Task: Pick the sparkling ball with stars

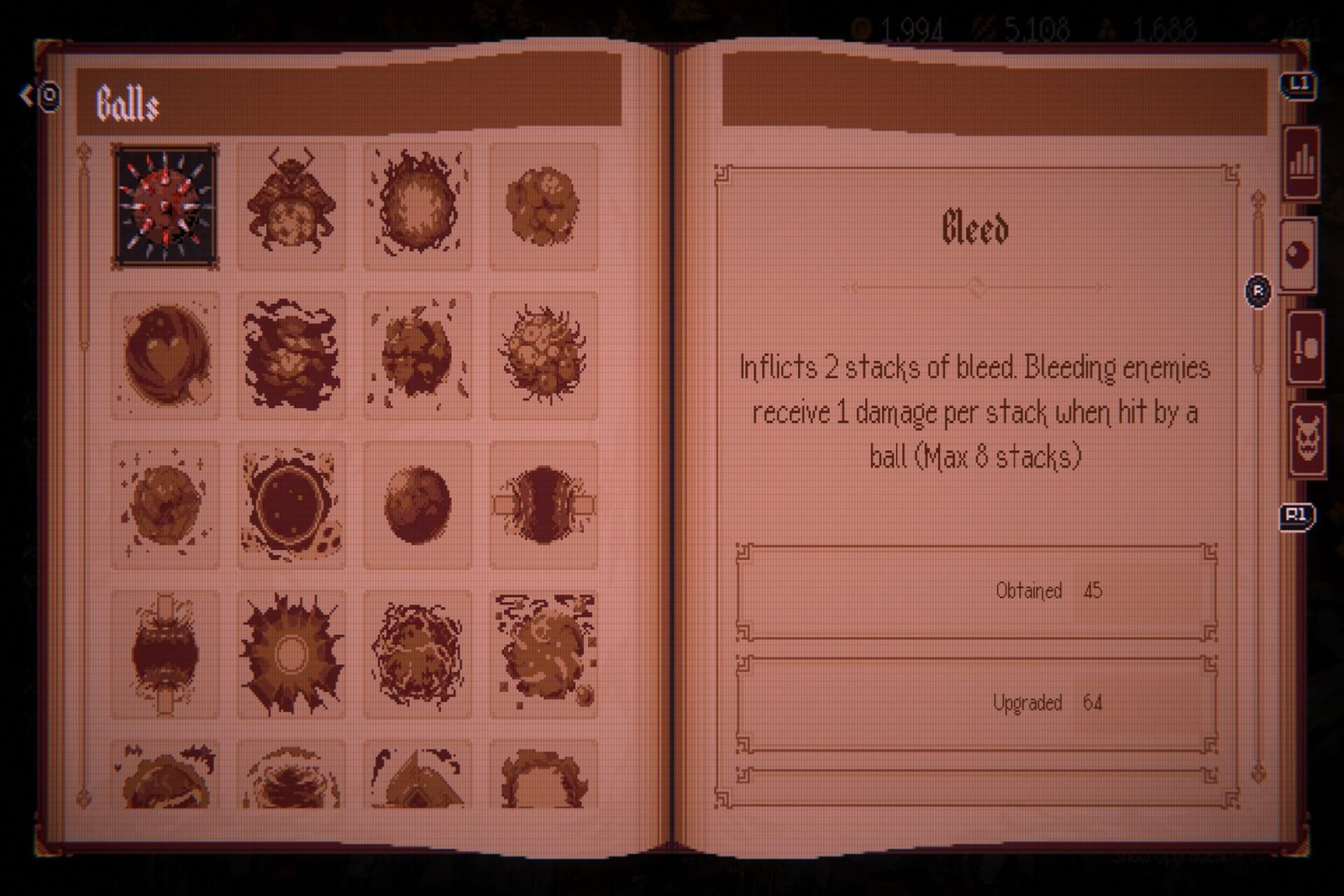Action: 165,505
